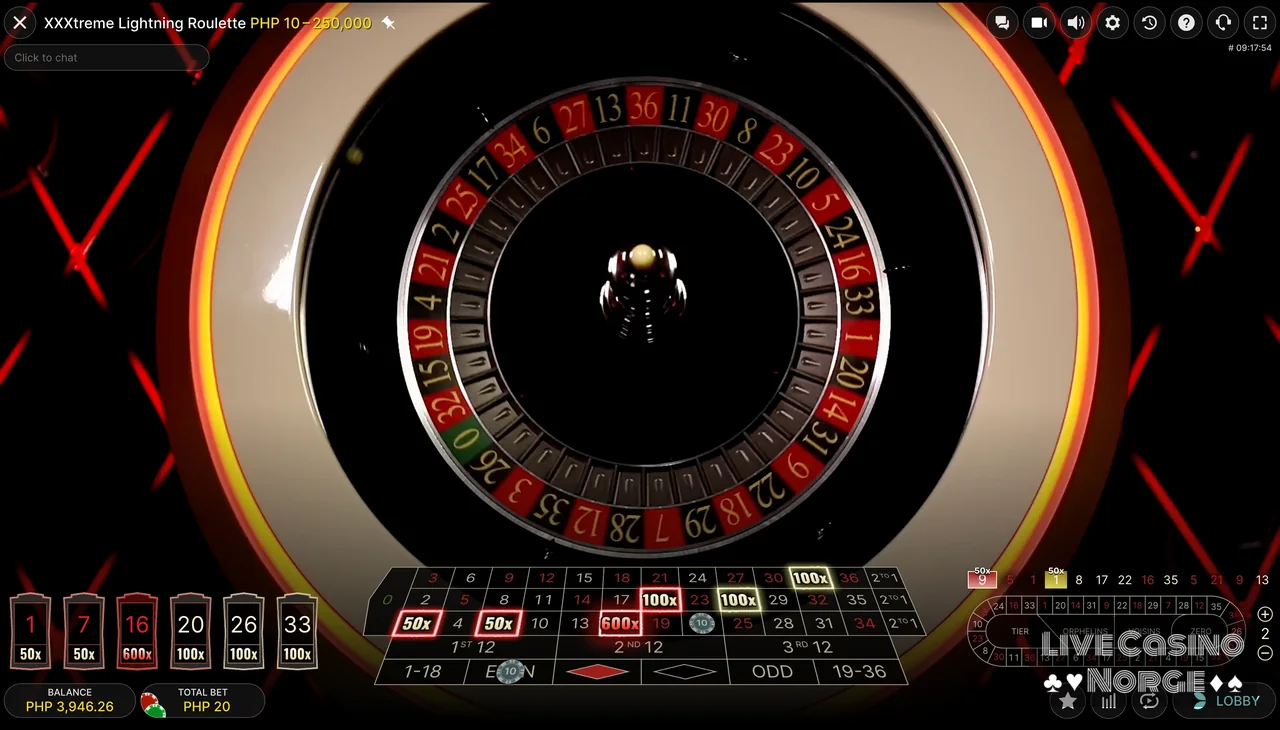1280x730 pixels.
Task: View the game history
Action: pyautogui.click(x=1149, y=22)
